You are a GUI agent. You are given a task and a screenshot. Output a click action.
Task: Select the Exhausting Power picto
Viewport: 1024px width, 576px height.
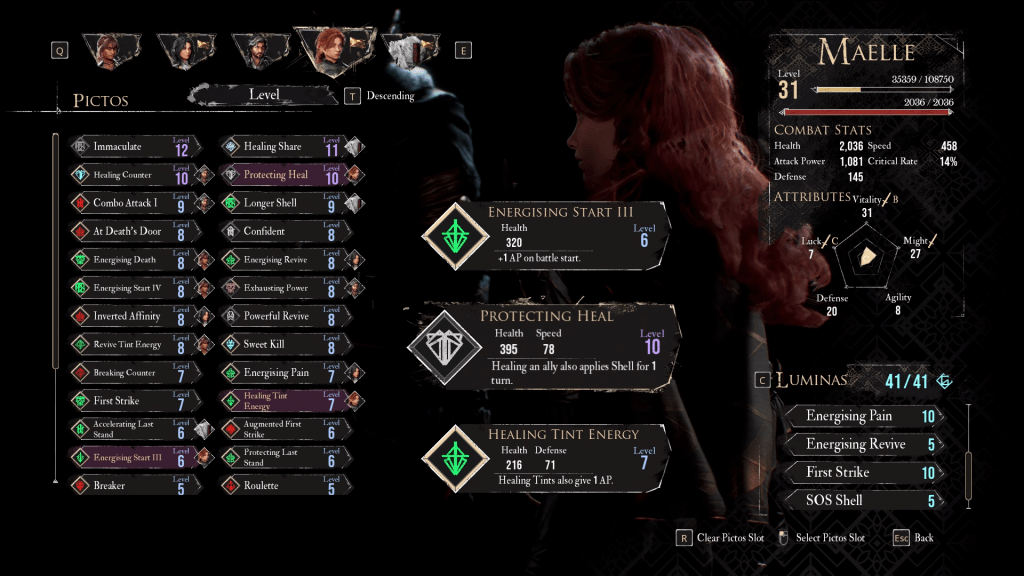[280, 288]
